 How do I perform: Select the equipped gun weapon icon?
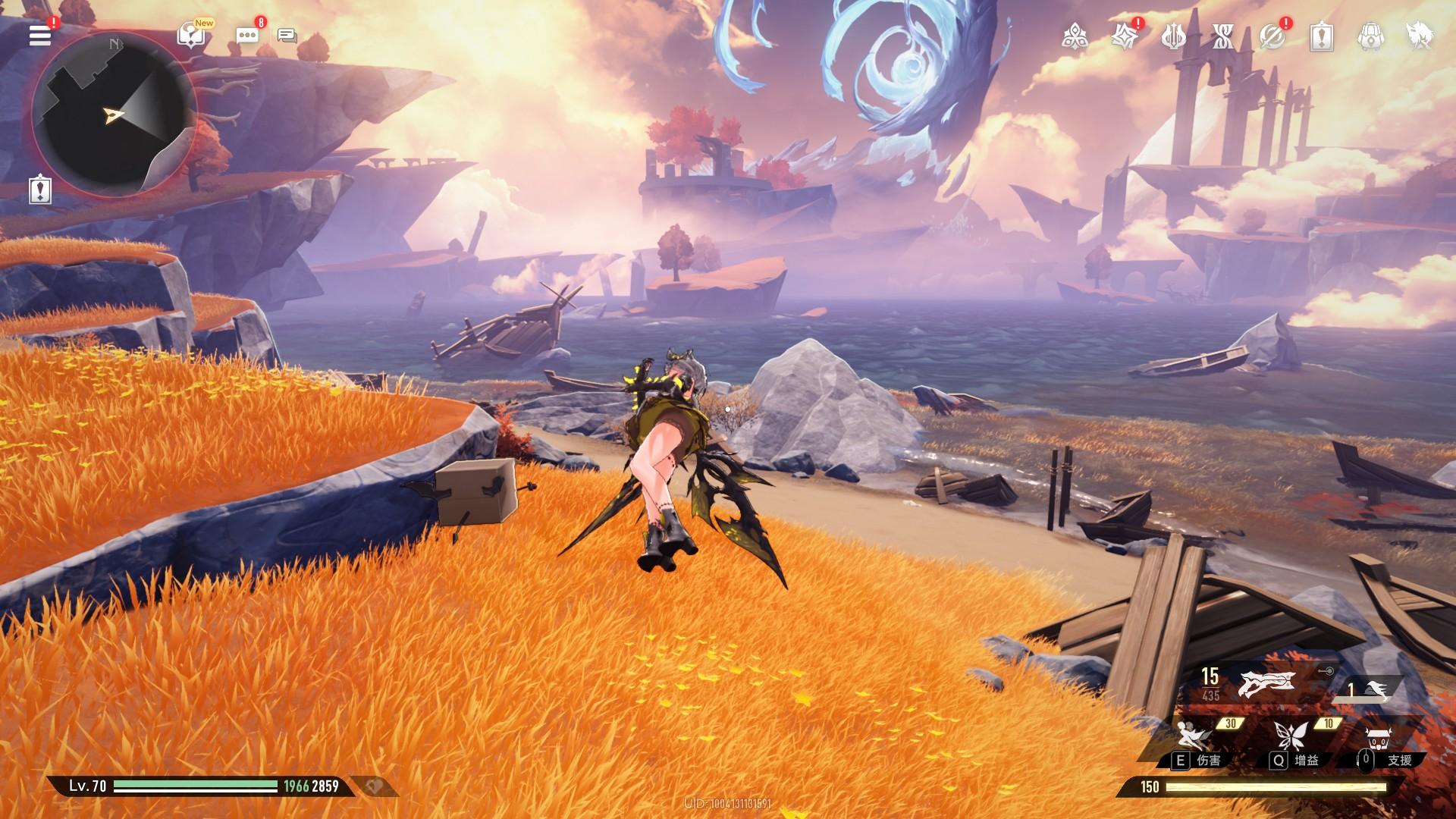coord(1265,683)
